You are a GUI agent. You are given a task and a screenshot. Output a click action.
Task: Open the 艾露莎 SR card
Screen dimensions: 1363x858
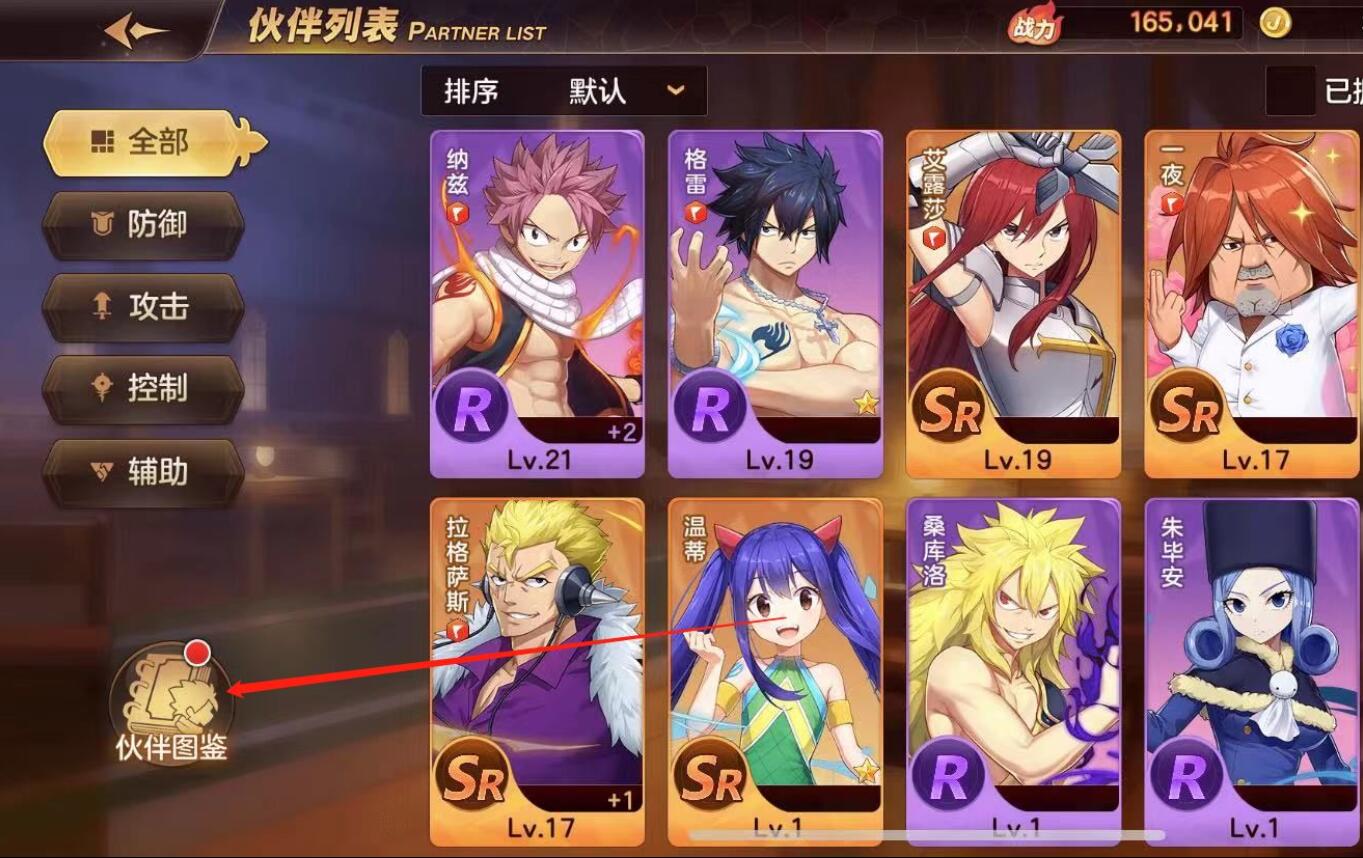tap(1013, 304)
